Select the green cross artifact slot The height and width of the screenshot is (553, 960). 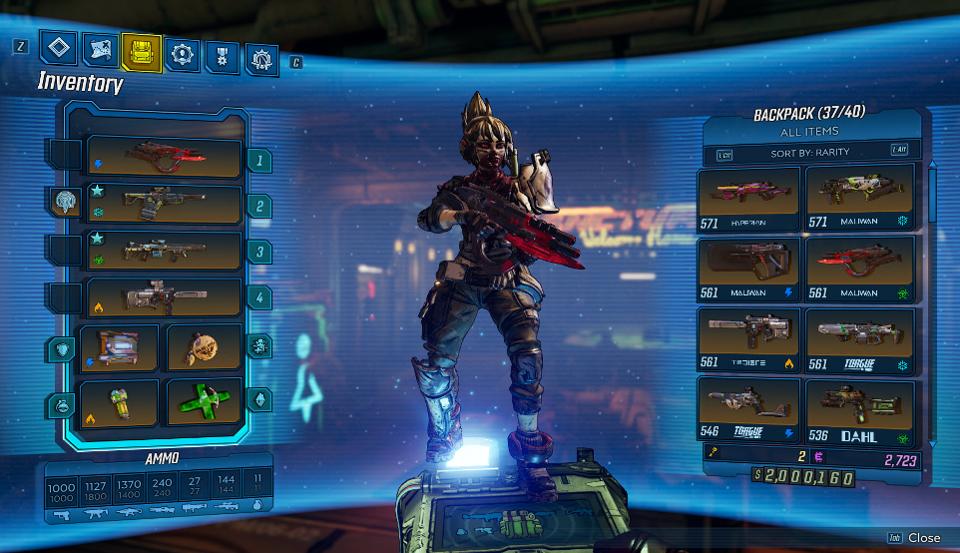coord(204,400)
